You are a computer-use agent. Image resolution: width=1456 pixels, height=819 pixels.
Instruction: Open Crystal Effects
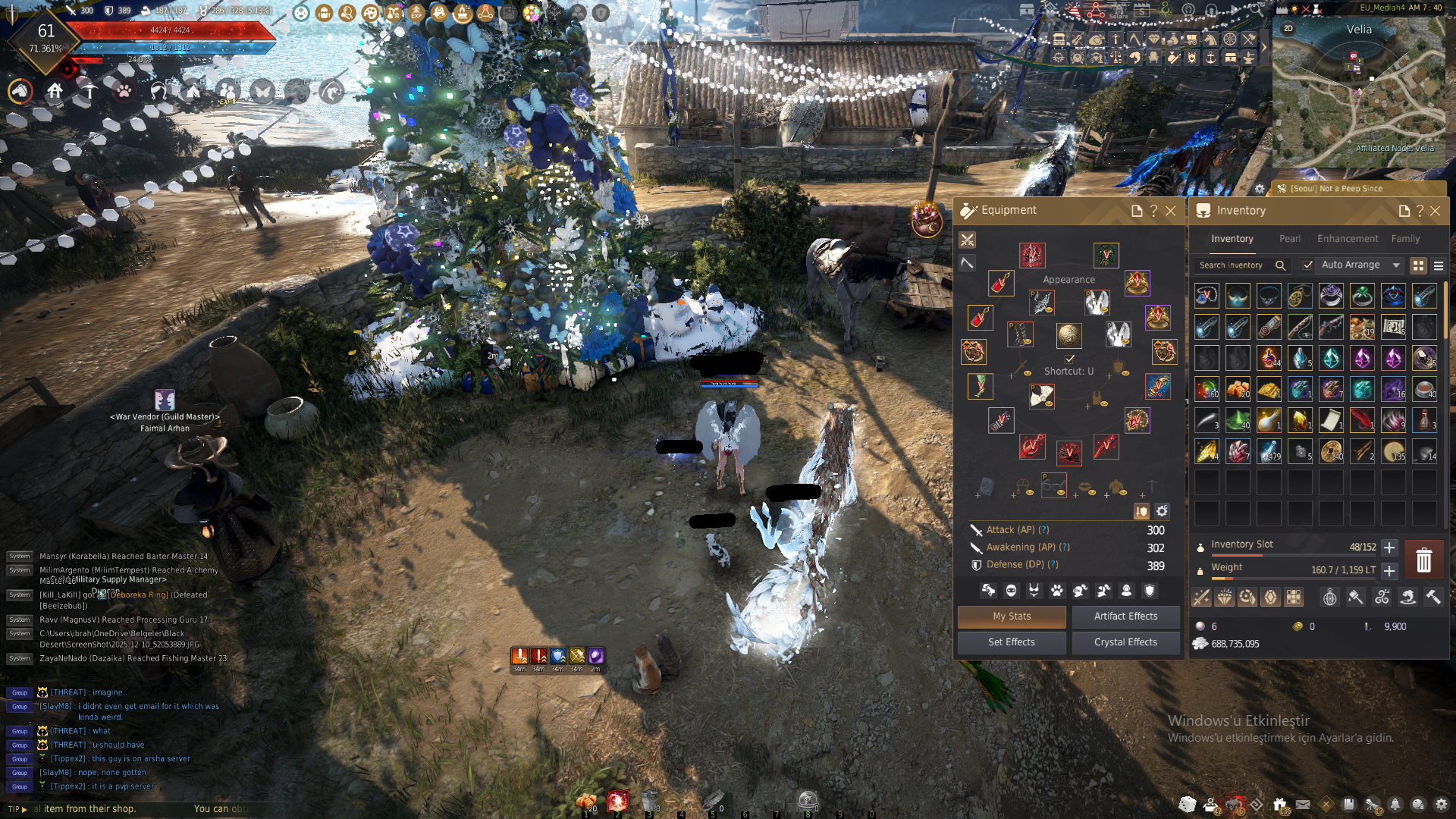1125,642
